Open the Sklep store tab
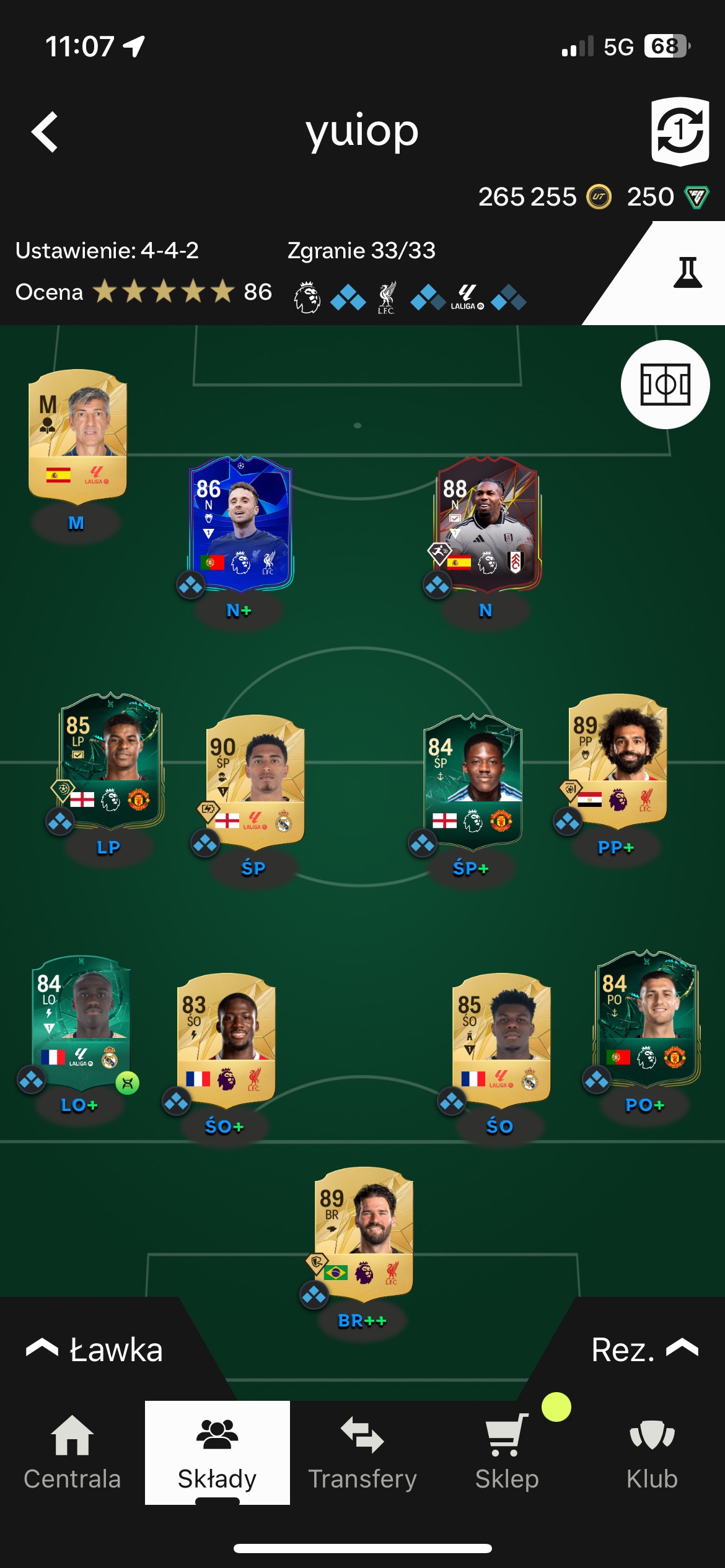Screen dimensions: 725x1568 click(507, 1453)
